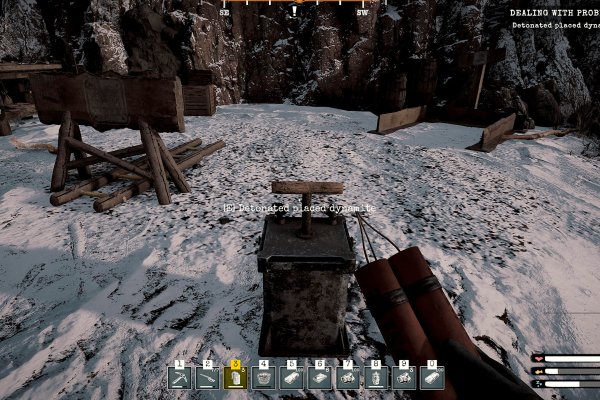This screenshot has height=400, width=600.
Task: Choose the pan item in hotbar slot 4
Action: pyautogui.click(x=264, y=377)
